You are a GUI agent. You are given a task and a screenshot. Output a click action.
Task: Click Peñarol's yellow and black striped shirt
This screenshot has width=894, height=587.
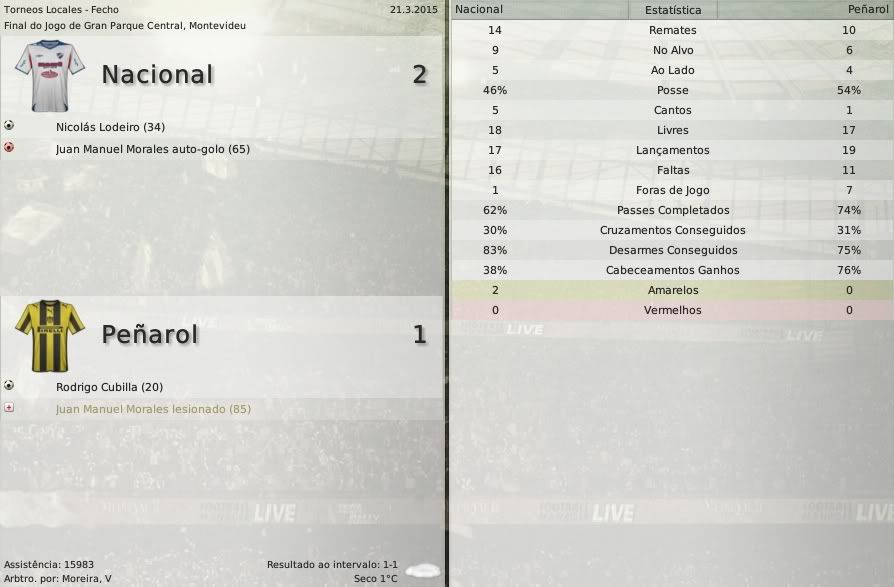50,333
